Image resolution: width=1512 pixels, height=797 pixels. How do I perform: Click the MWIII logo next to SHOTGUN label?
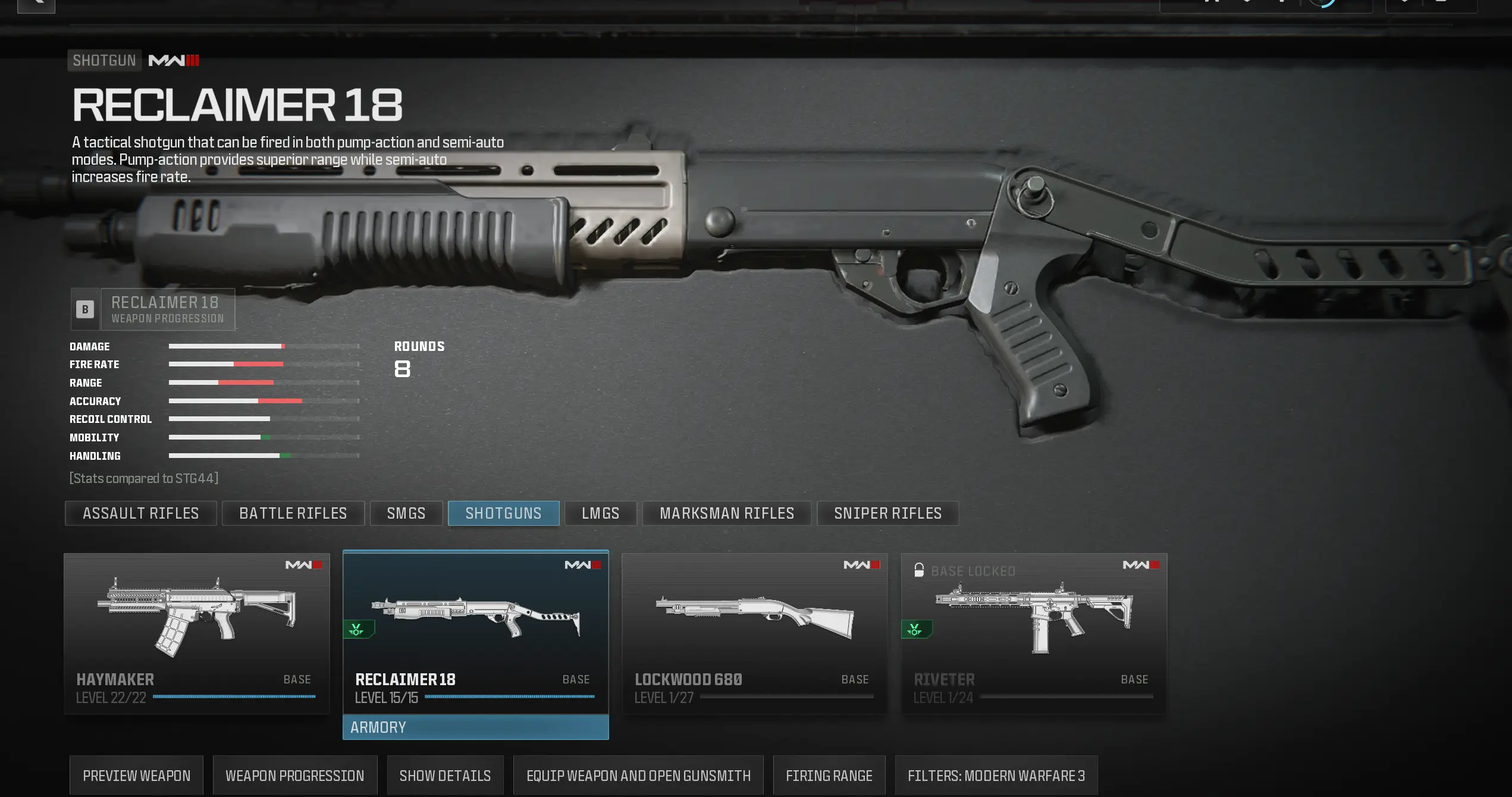[174, 60]
